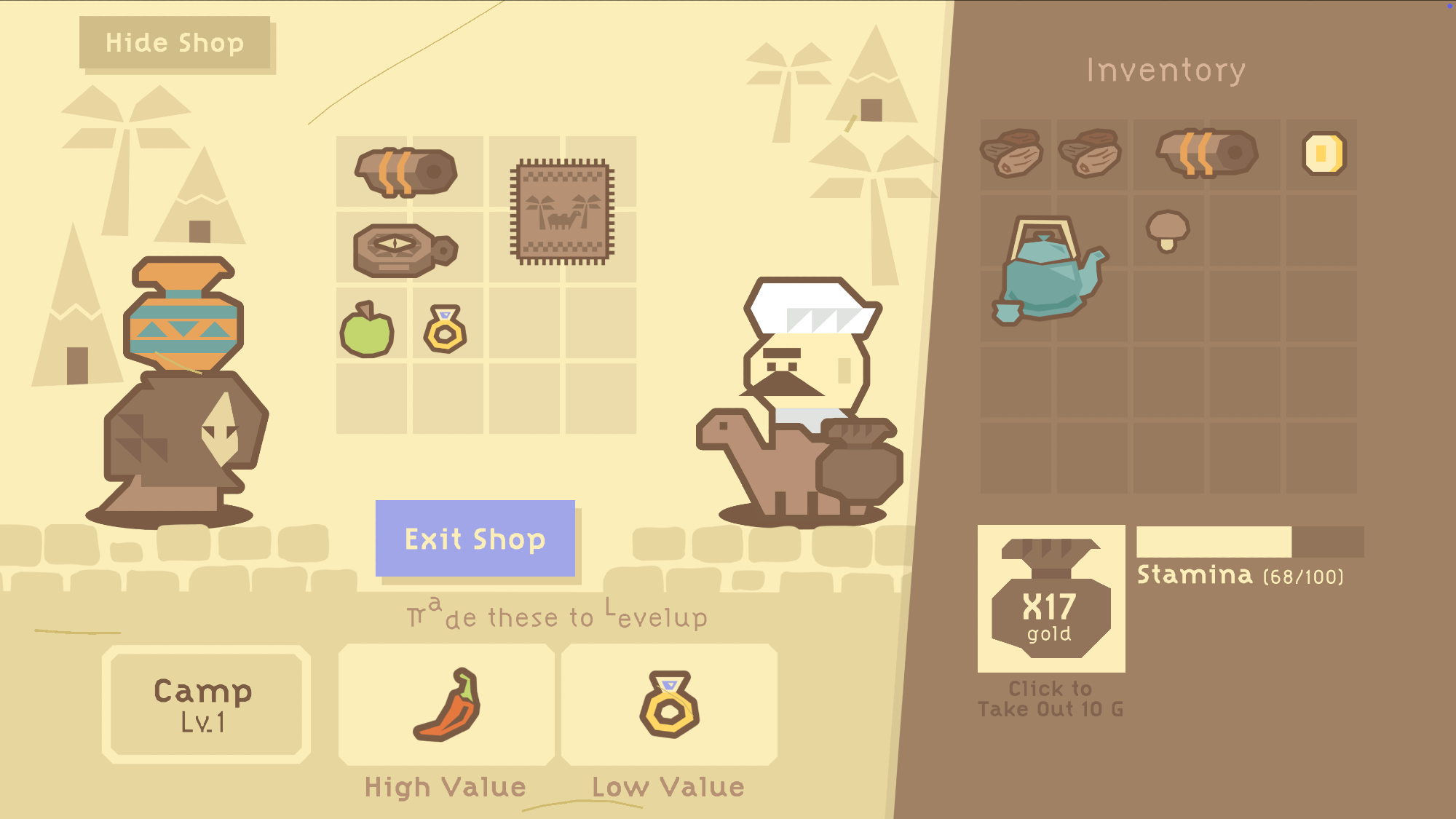
Task: Select the wooden log in shop
Action: point(406,173)
